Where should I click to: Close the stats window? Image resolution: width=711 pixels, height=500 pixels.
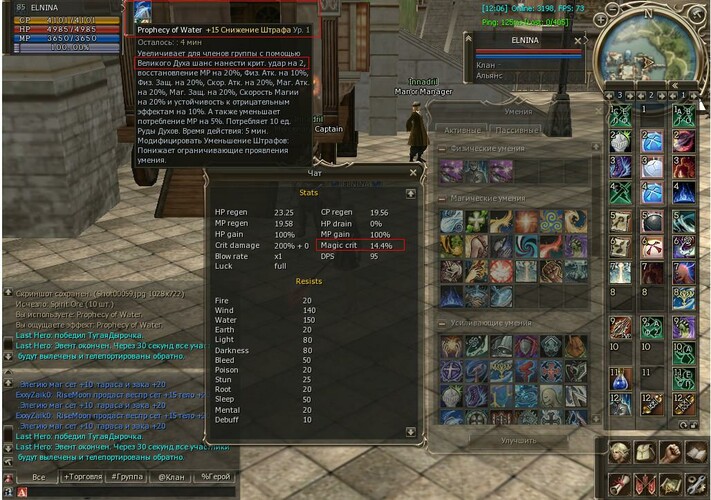[x=412, y=172]
